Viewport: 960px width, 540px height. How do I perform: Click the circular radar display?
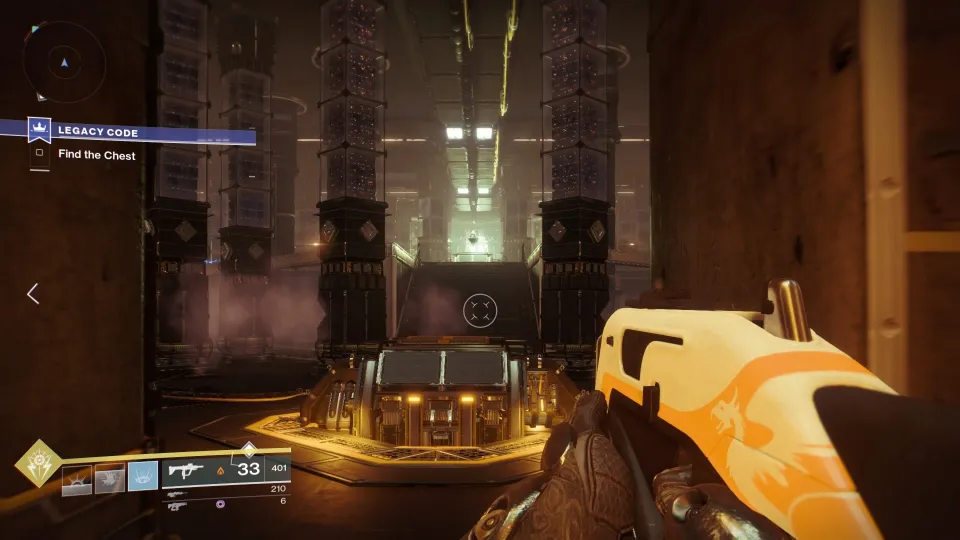tap(63, 62)
